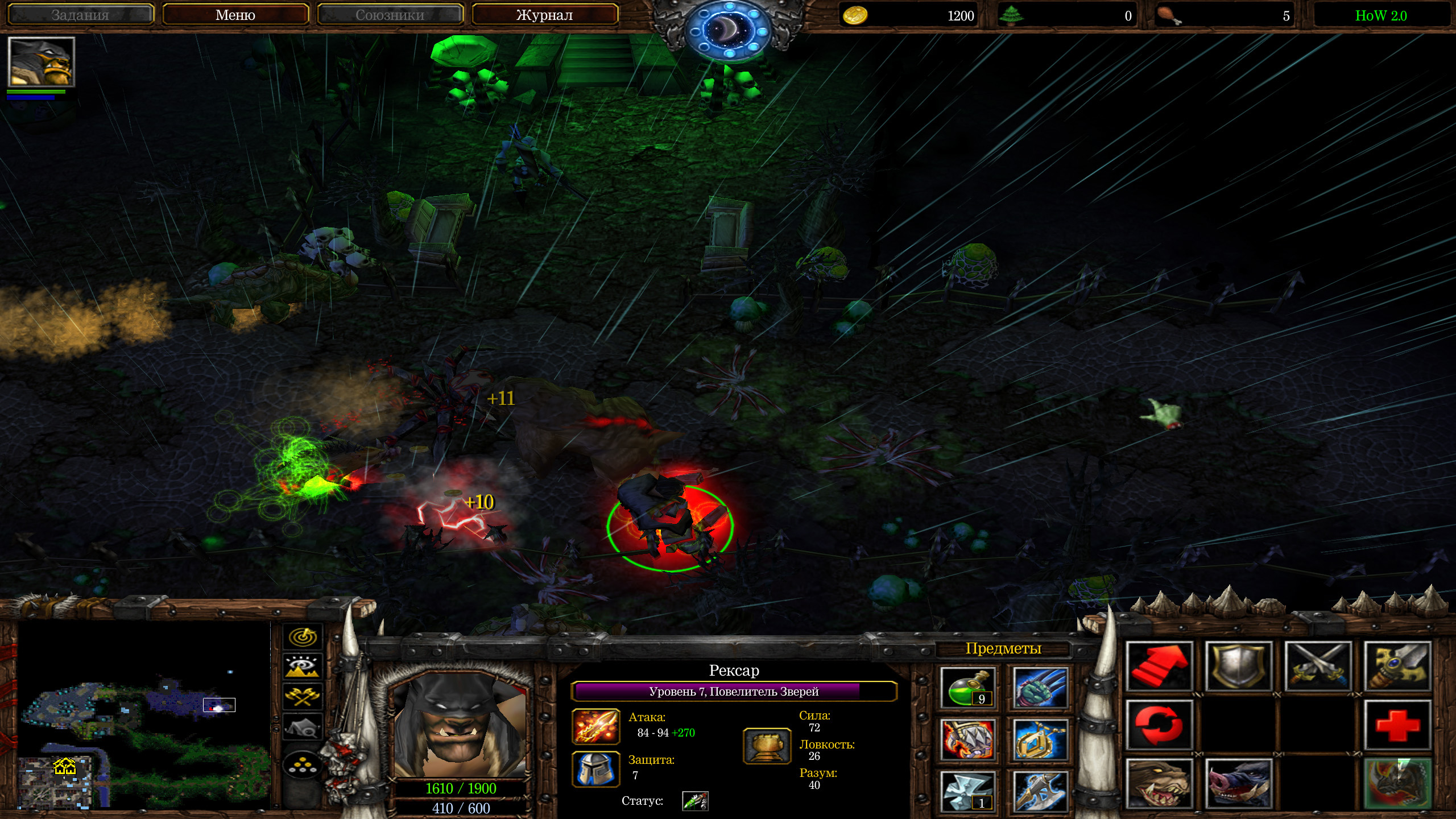Issue the Move command red arrow

(1159, 667)
